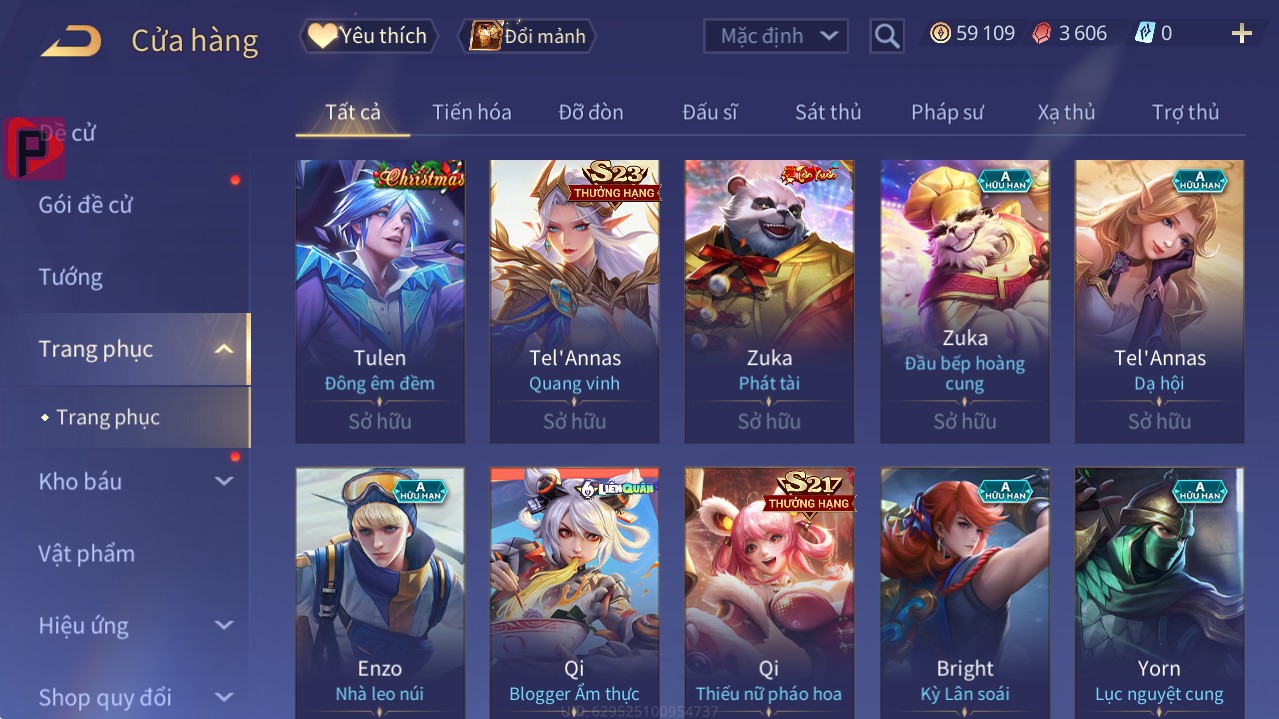Expand the Mặc định sort dropdown

pyautogui.click(x=776, y=36)
